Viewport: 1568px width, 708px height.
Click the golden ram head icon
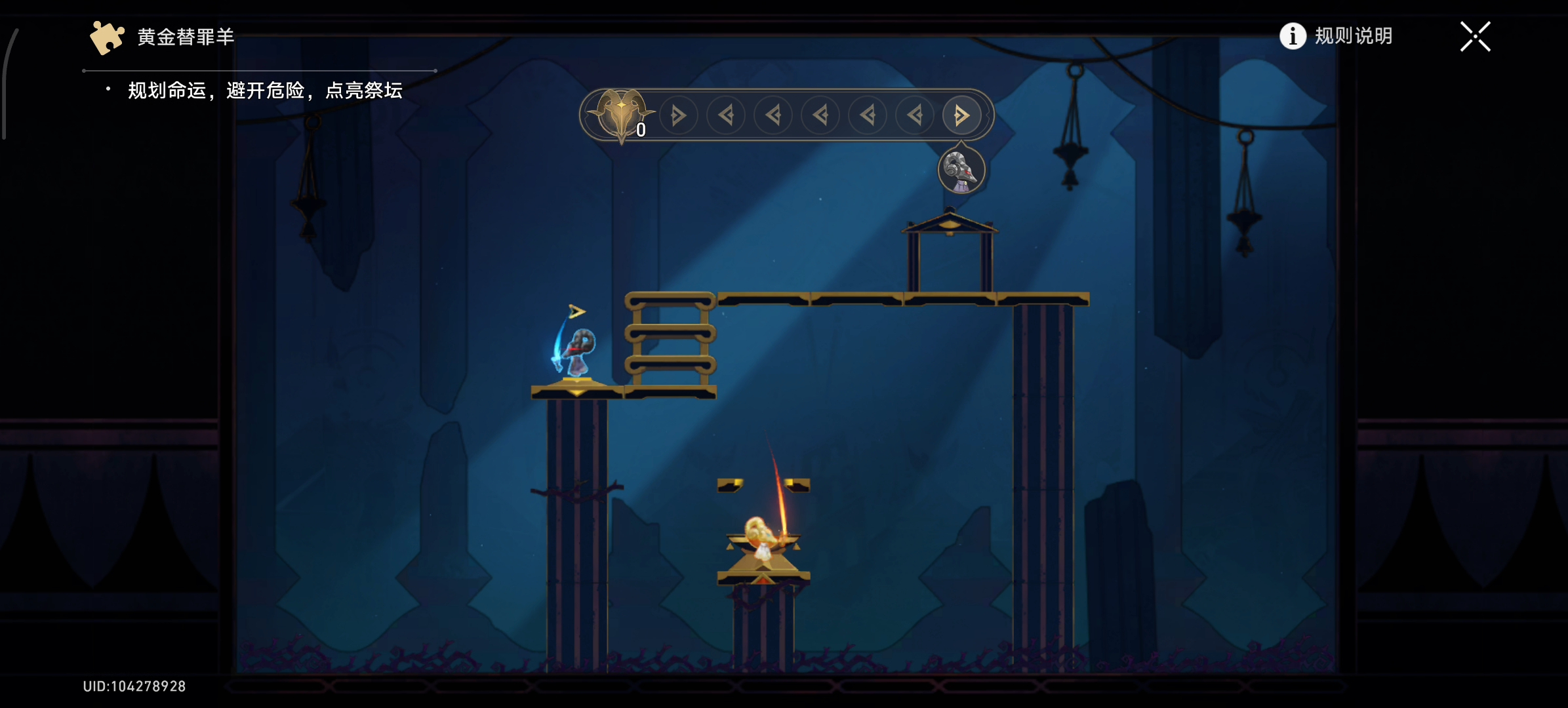coord(620,114)
